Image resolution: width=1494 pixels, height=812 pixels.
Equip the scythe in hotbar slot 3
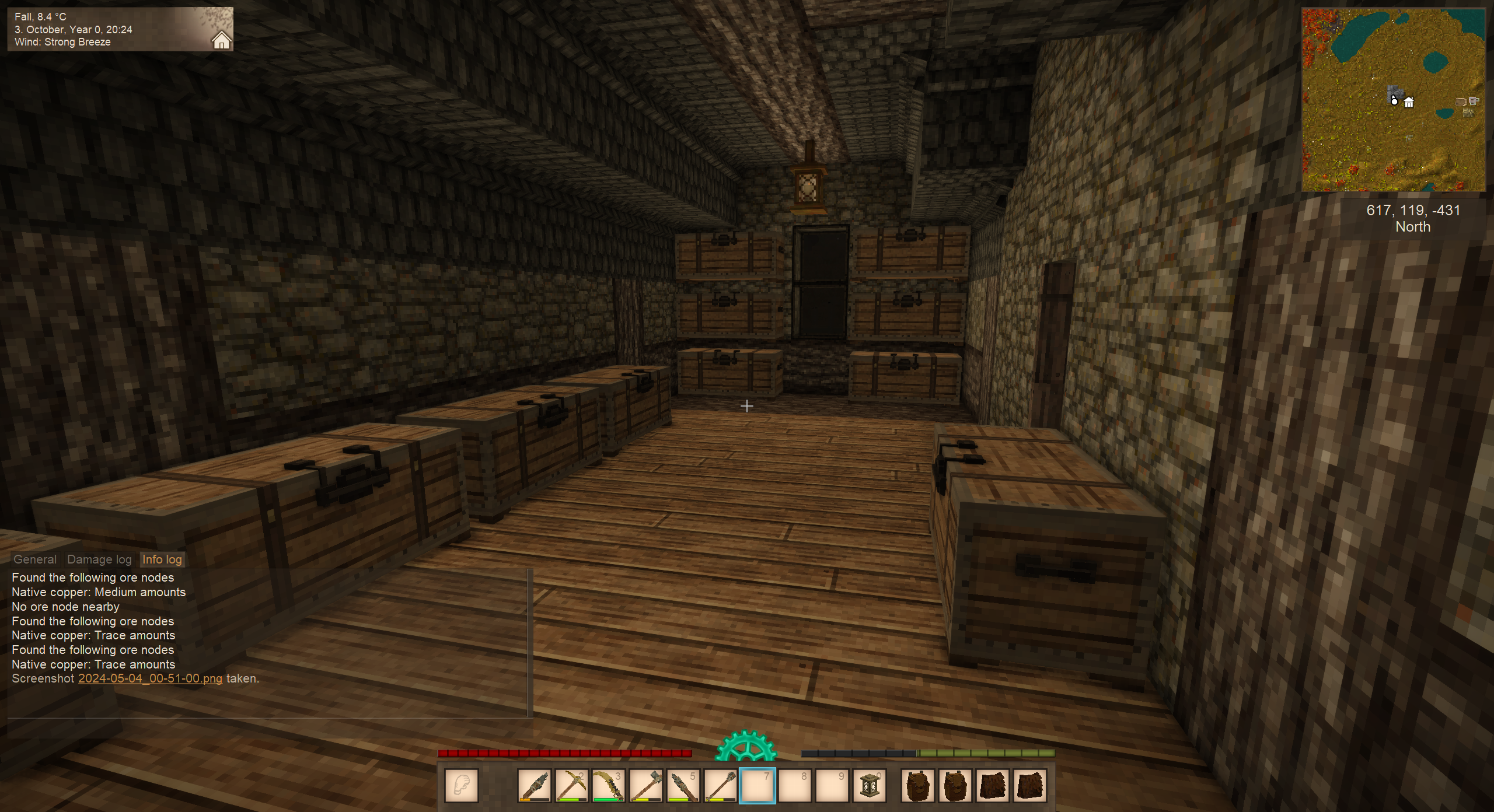tap(609, 786)
